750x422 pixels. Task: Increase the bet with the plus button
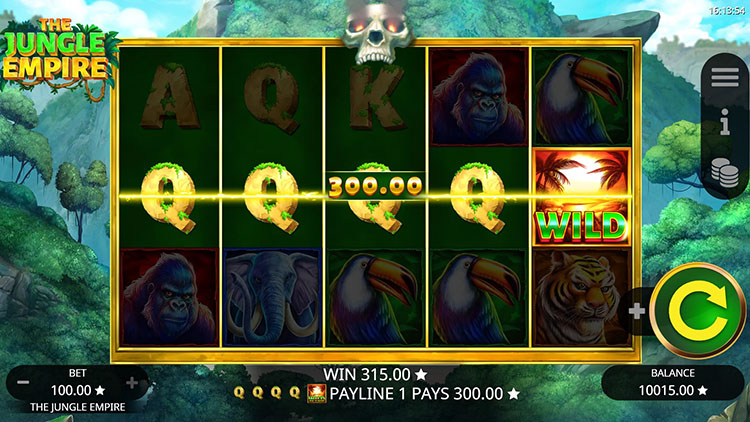click(132, 383)
